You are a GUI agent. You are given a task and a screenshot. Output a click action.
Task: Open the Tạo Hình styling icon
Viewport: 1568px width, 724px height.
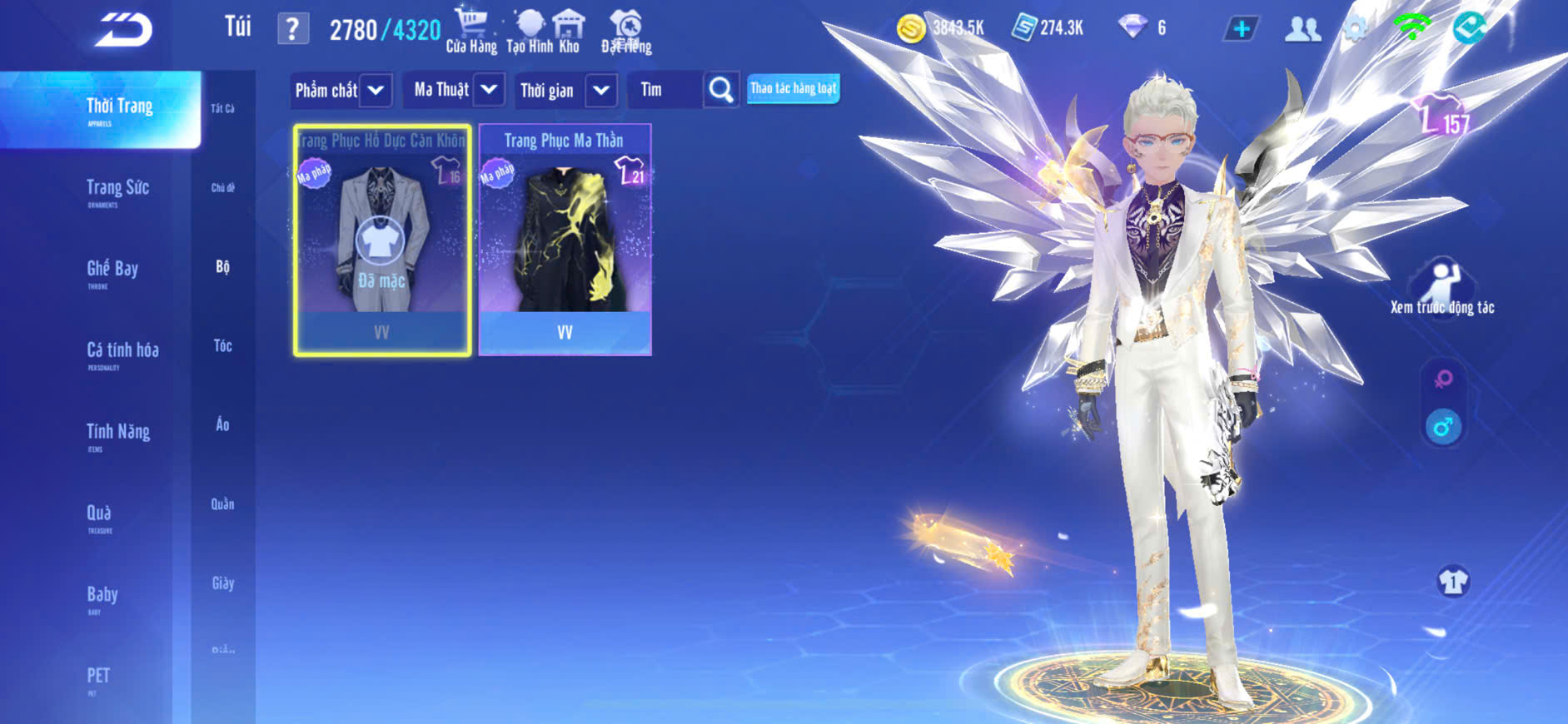(x=530, y=31)
